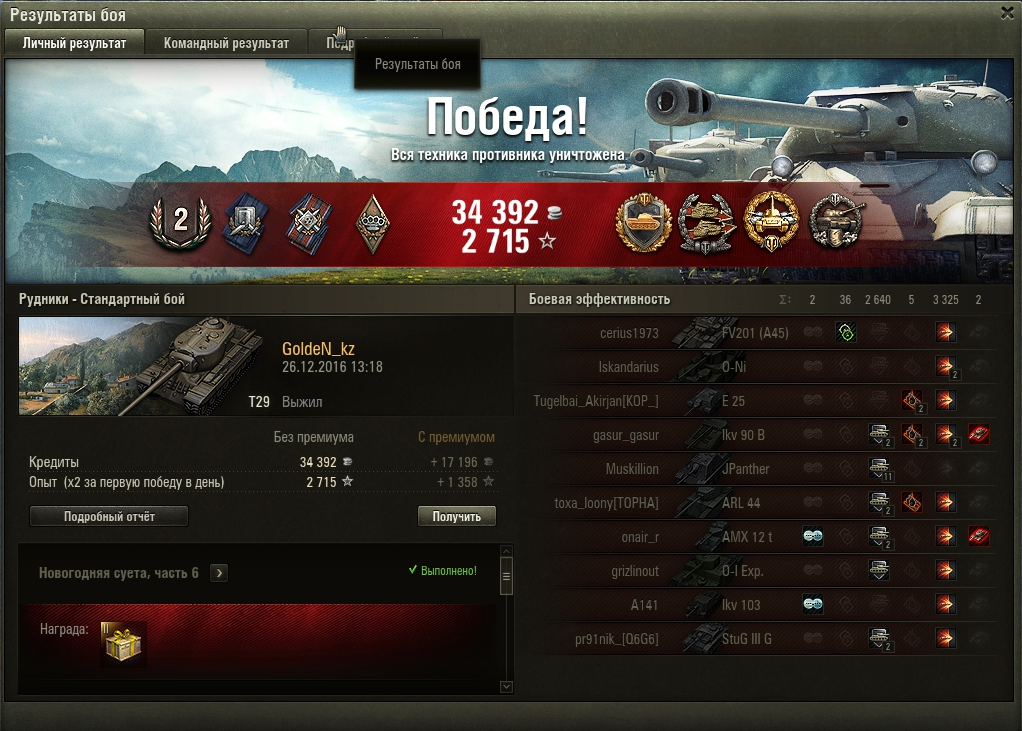1022x731 pixels.
Task: Switch to the Личный результат tab
Action: click(x=75, y=43)
